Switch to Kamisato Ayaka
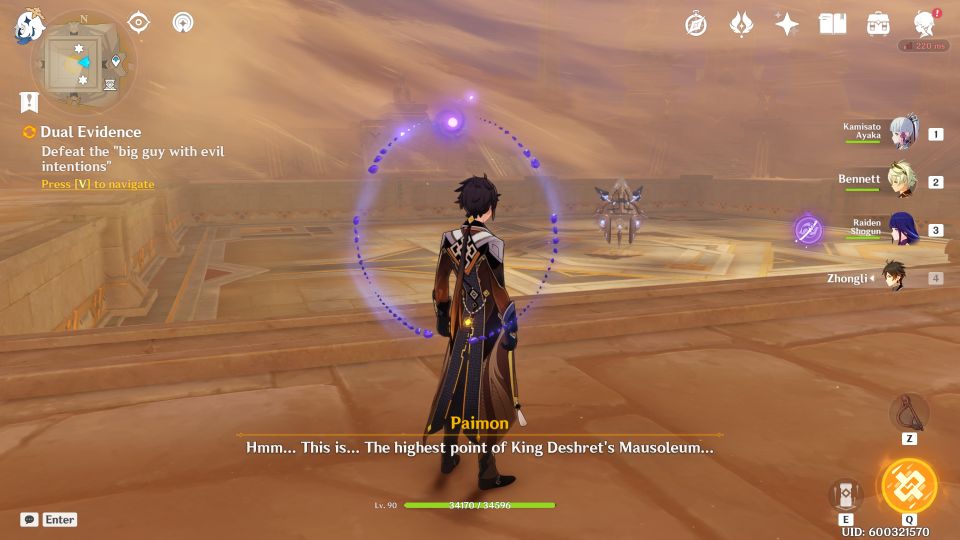 click(x=903, y=133)
